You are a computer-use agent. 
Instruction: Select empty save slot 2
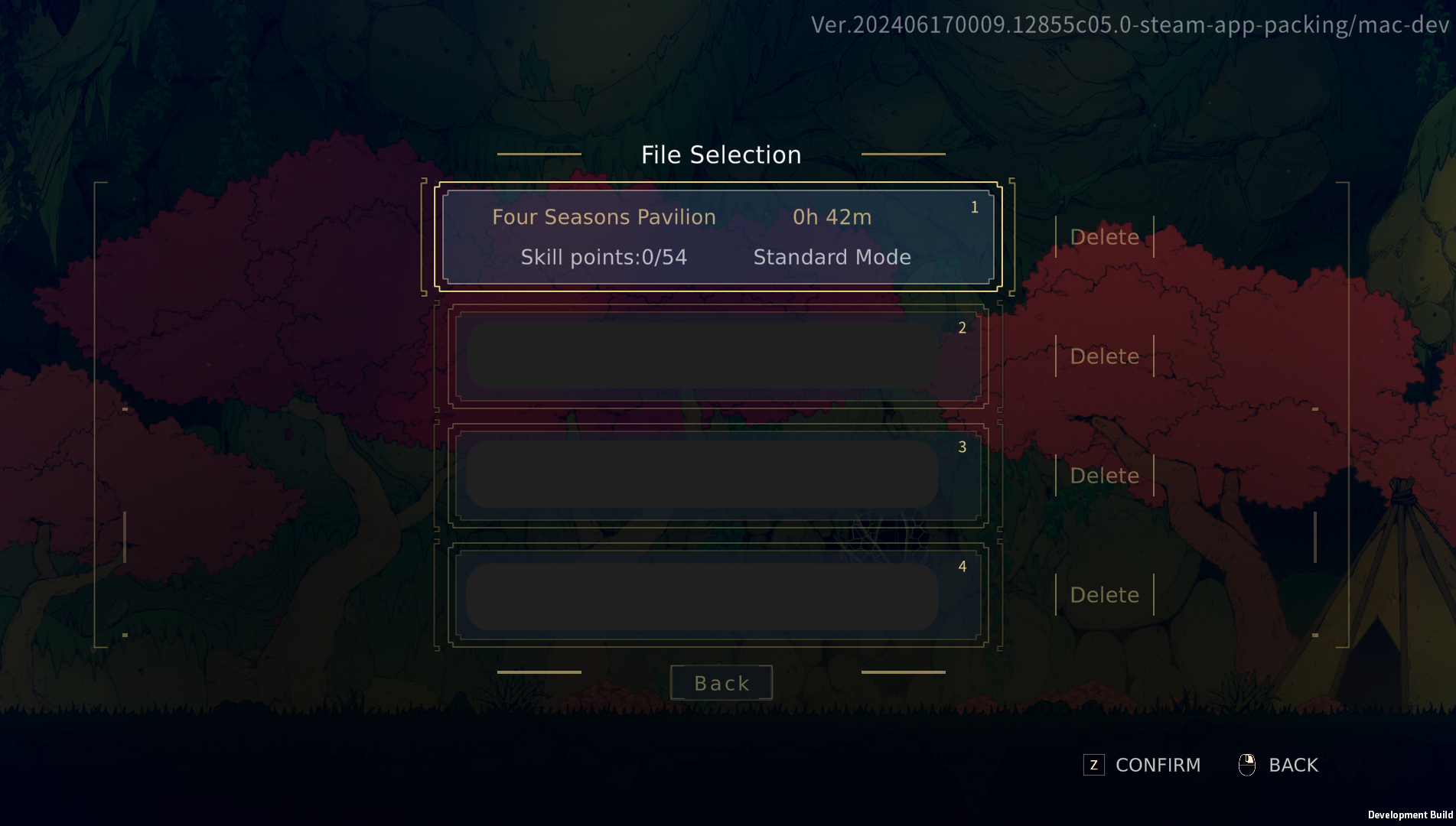718,356
